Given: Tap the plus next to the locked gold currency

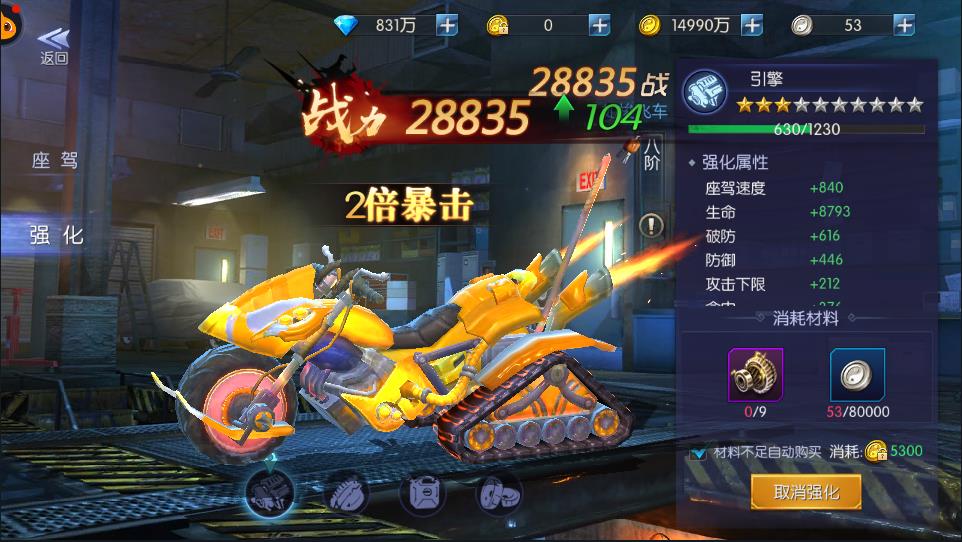Looking at the screenshot, I should click(599, 26).
